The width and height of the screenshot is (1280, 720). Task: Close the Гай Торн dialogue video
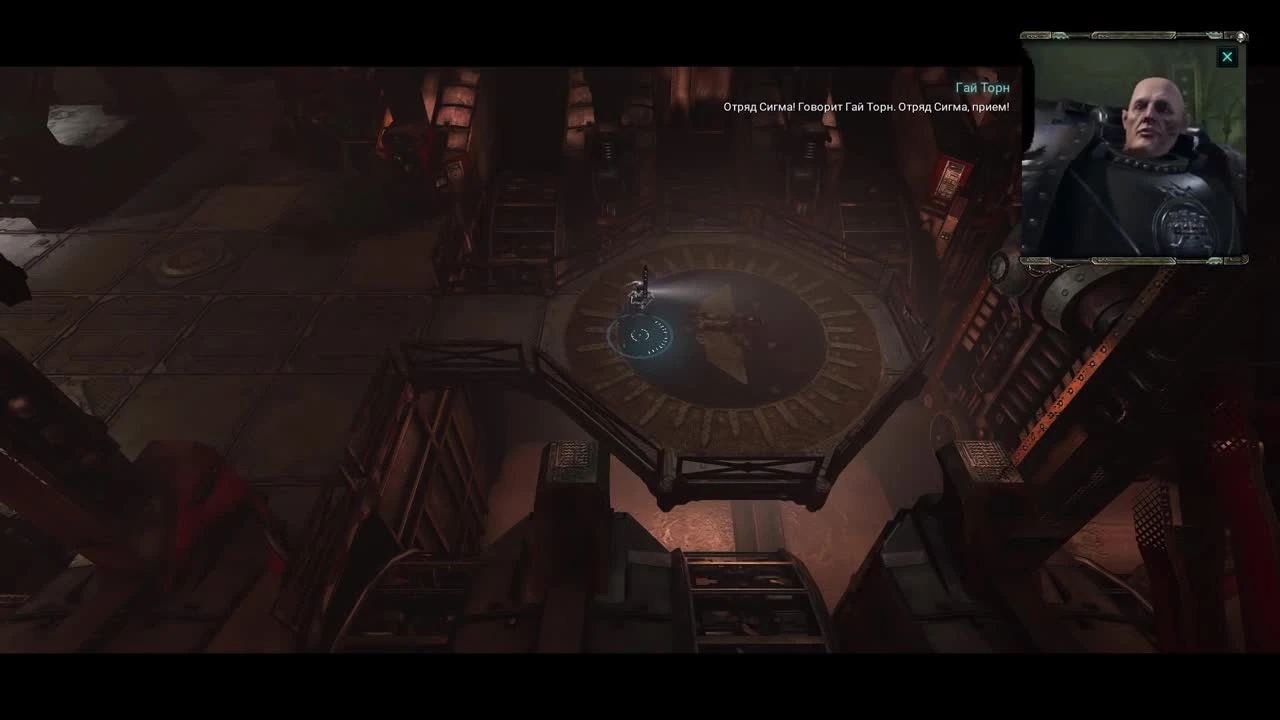tap(1227, 57)
